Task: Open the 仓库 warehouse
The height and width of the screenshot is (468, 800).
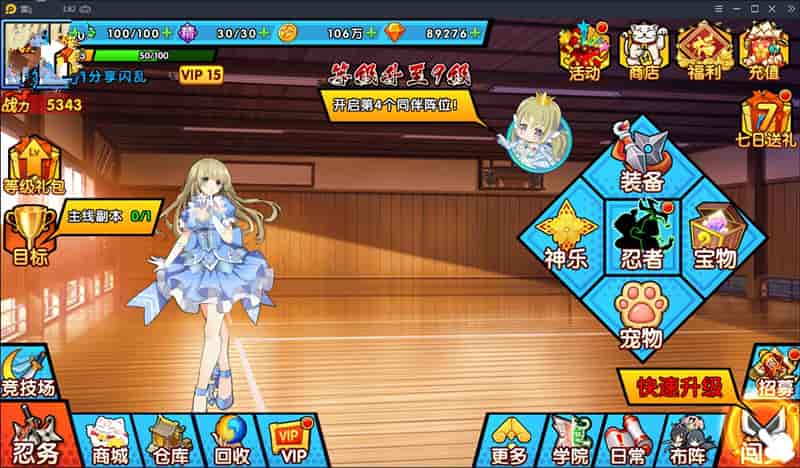Action: (x=168, y=440)
